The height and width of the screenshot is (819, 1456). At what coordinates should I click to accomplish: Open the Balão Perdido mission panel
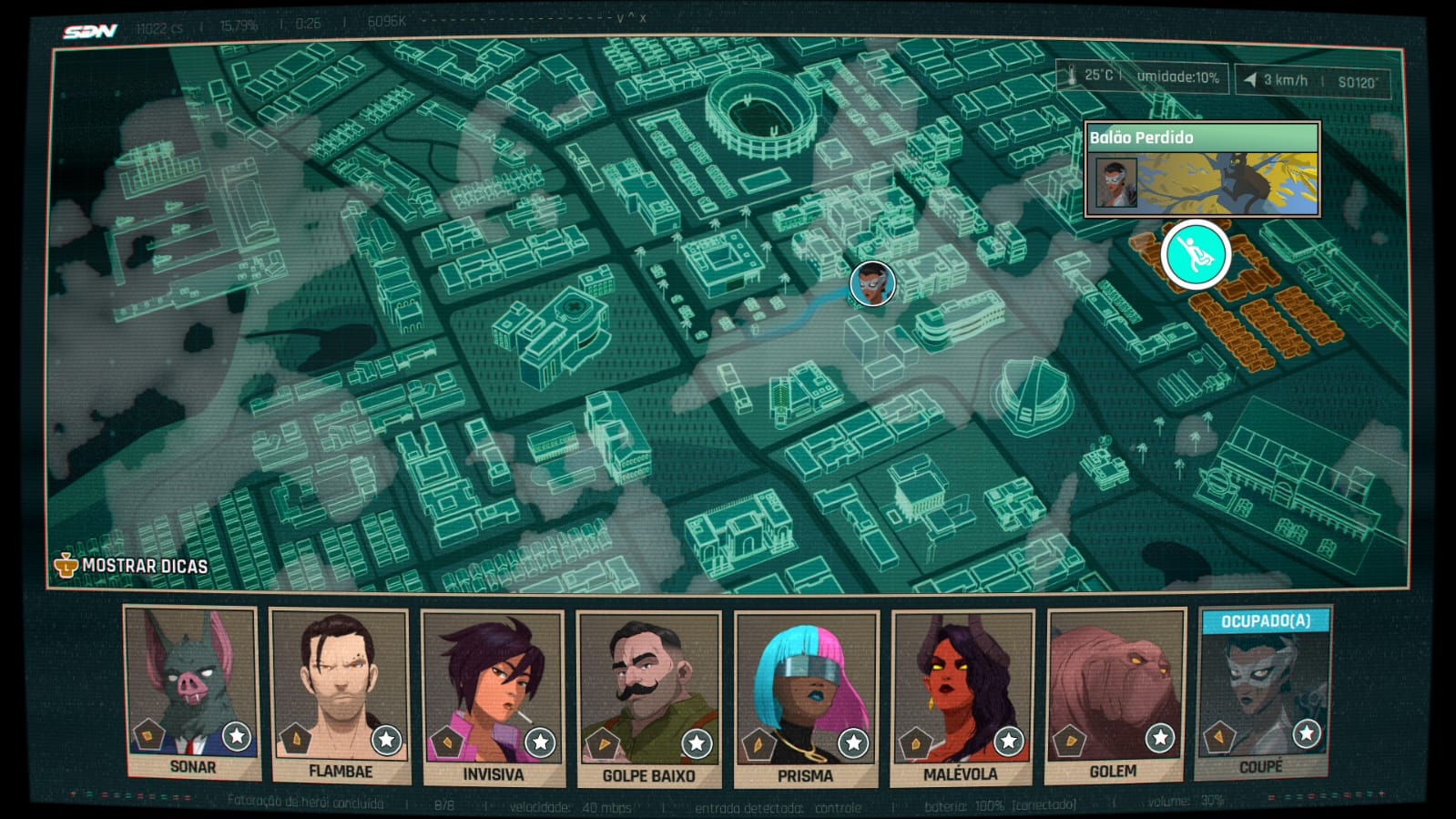tap(1201, 170)
